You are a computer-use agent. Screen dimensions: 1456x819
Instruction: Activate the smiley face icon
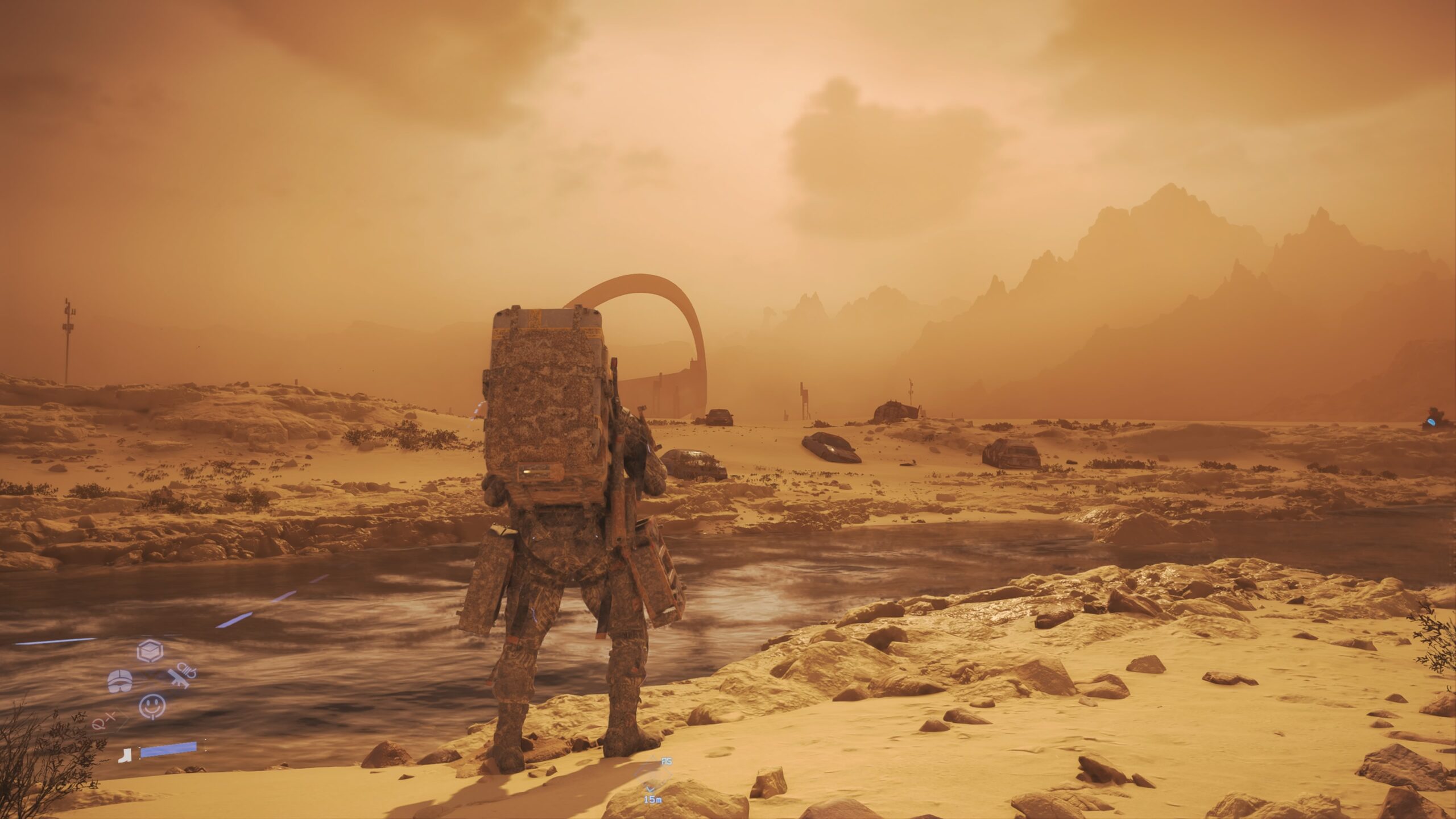[152, 706]
